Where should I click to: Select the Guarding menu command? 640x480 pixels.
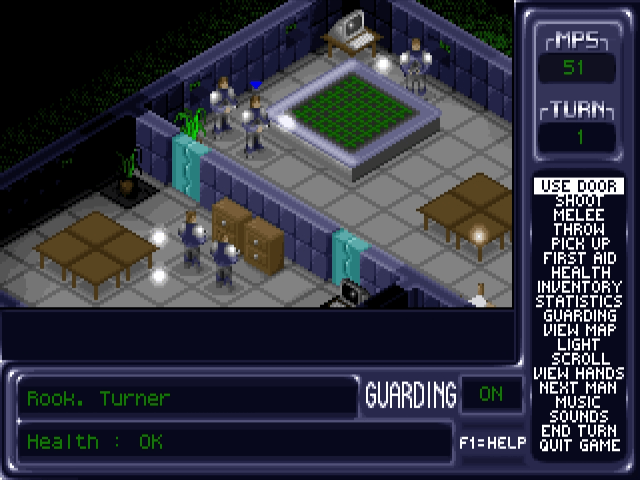[579, 315]
